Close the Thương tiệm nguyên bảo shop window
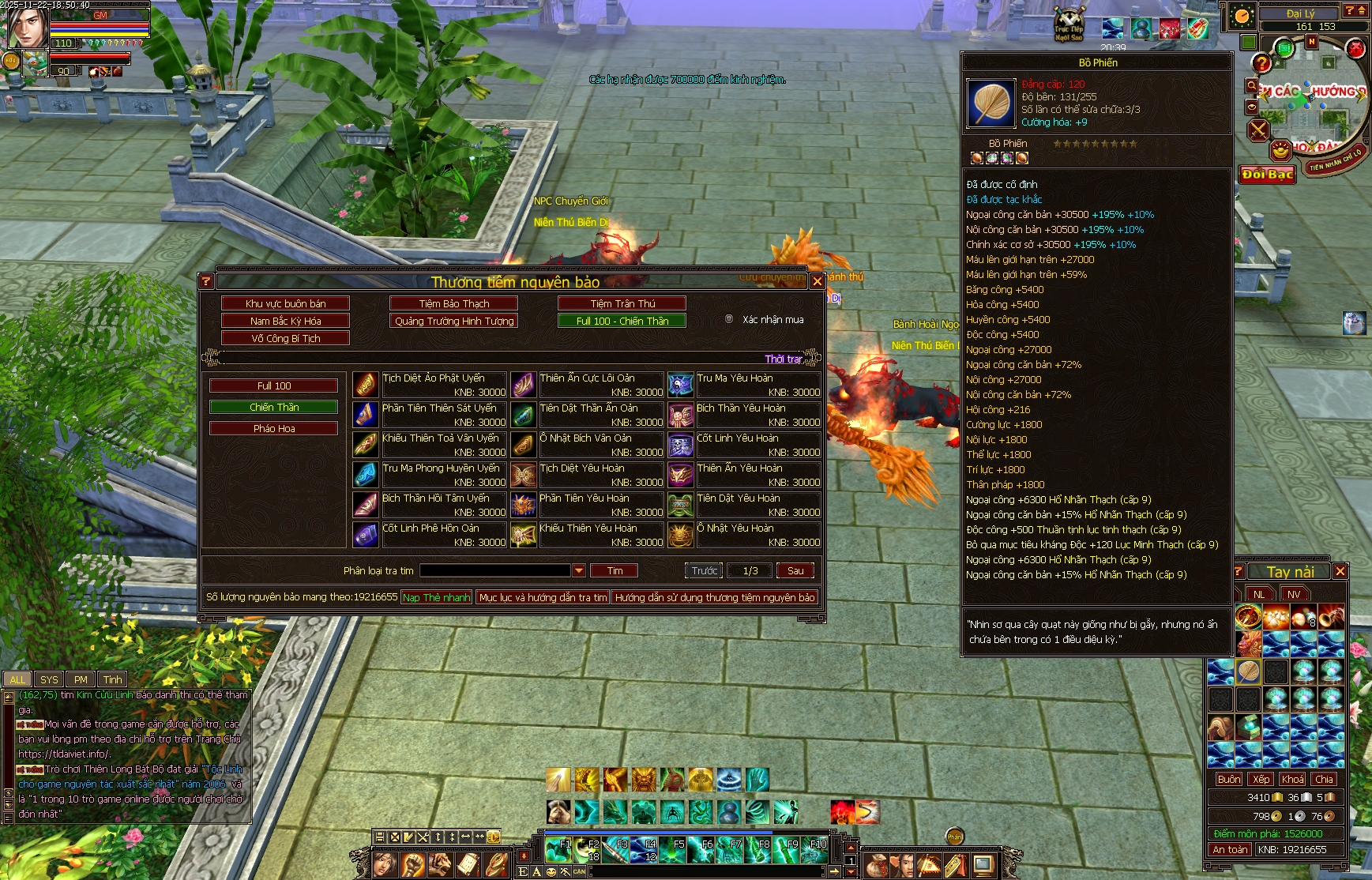The height and width of the screenshot is (880, 1372). (x=818, y=281)
